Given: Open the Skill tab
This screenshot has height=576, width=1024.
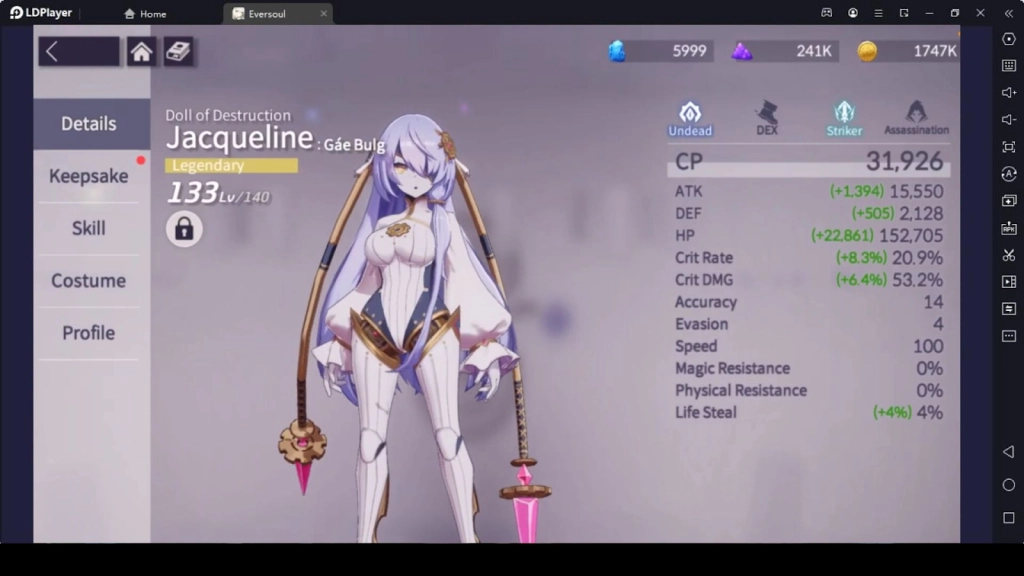Looking at the screenshot, I should [89, 228].
